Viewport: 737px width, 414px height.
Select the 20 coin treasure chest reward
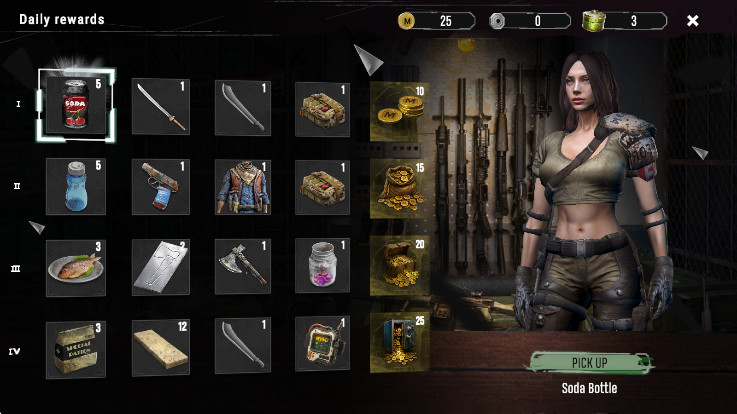coord(398,266)
